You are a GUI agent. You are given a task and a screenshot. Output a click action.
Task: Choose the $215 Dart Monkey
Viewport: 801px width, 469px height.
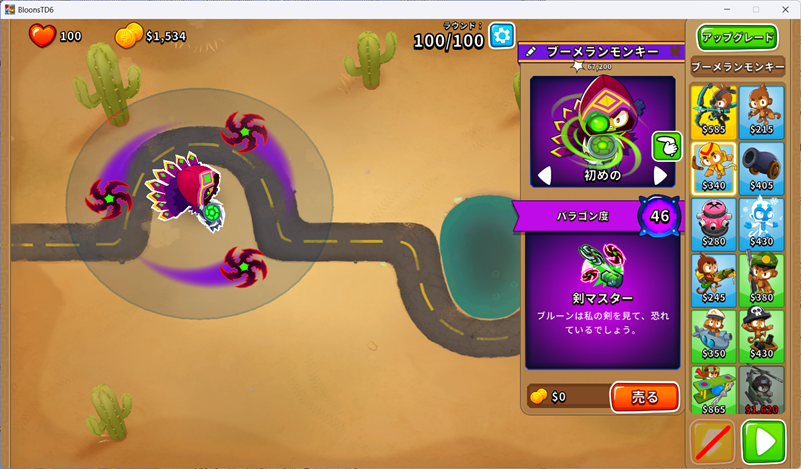(x=762, y=111)
